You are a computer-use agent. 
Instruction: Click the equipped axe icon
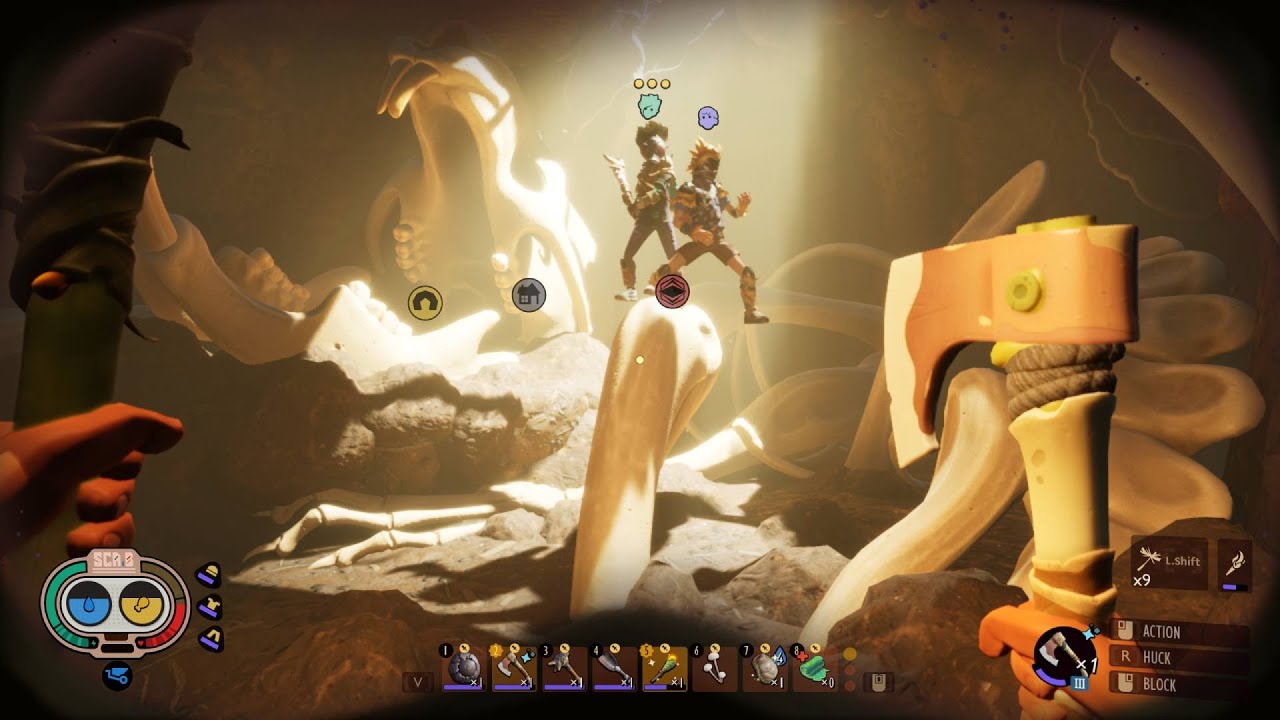1066,658
